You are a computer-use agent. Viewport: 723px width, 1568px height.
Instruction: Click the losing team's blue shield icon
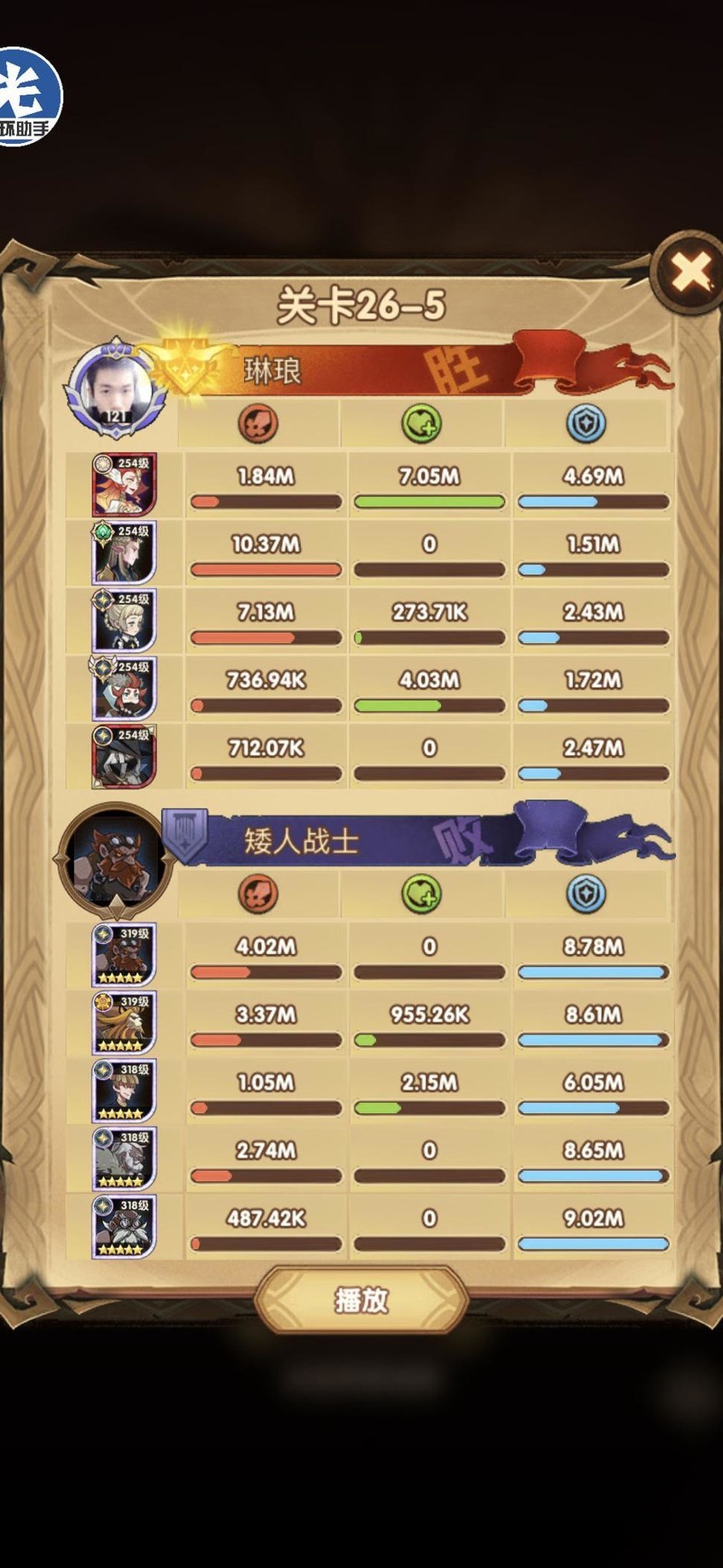tap(586, 893)
